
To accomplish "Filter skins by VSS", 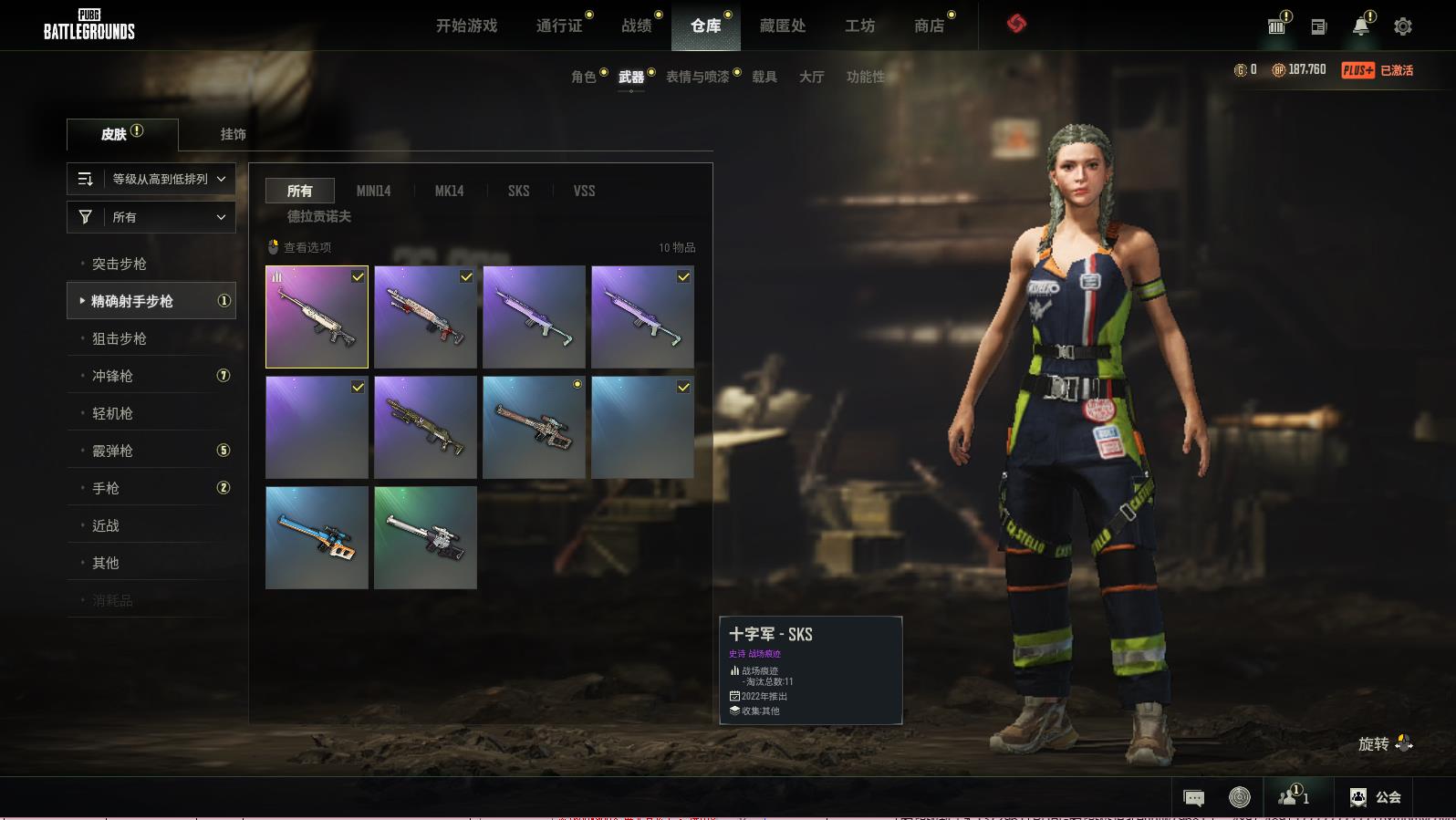I will click(x=584, y=191).
